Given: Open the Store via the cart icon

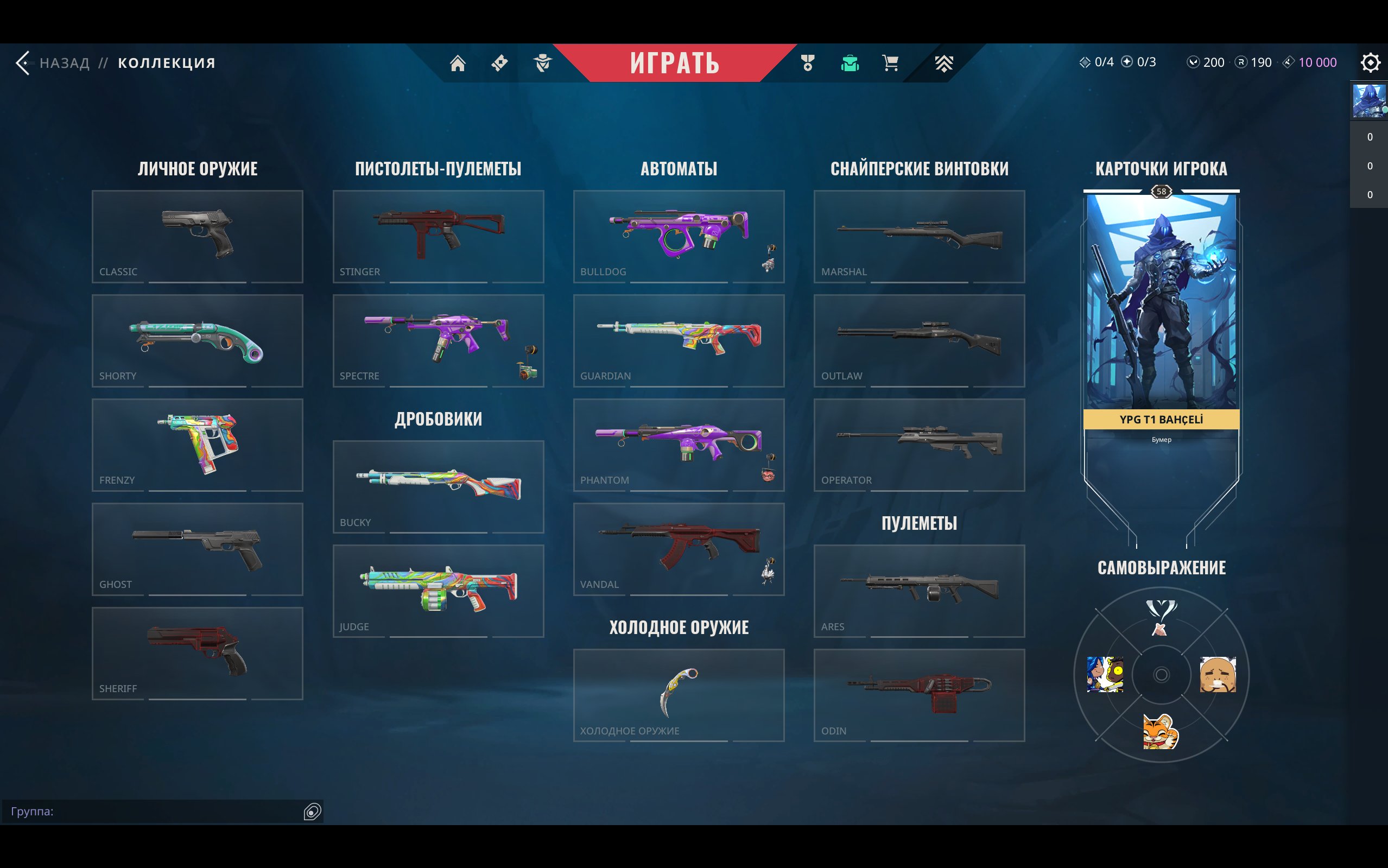Looking at the screenshot, I should click(x=890, y=63).
